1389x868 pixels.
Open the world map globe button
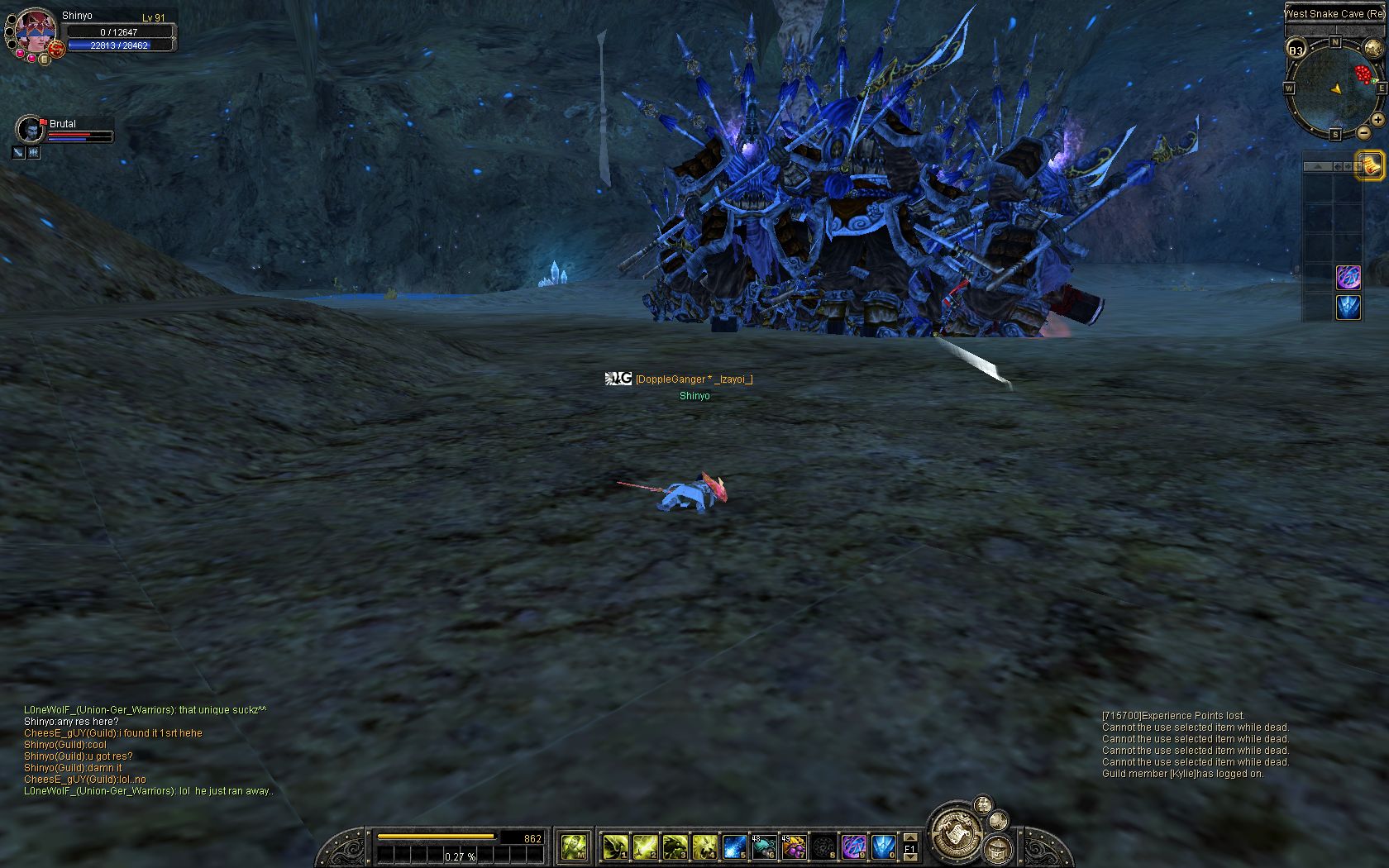coord(1372,48)
